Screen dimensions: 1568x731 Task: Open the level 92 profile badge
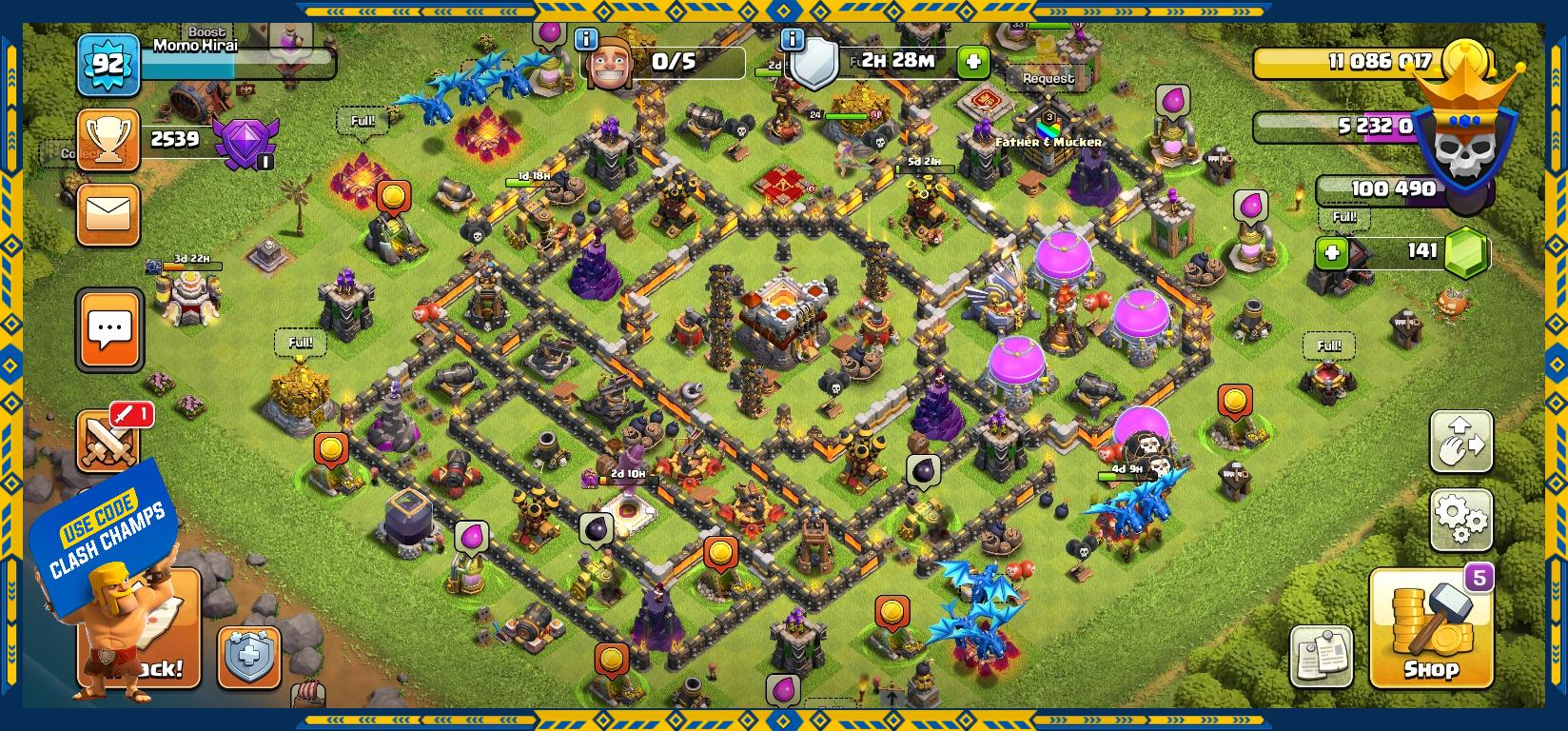pyautogui.click(x=108, y=65)
